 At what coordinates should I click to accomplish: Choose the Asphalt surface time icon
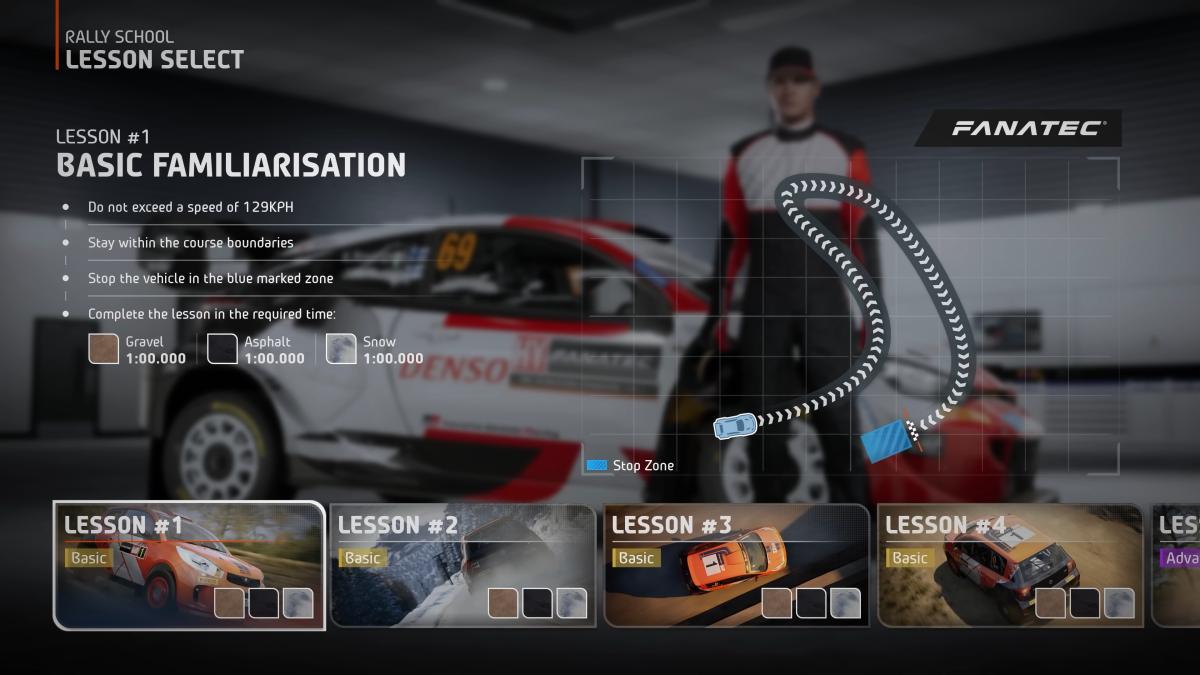222,349
